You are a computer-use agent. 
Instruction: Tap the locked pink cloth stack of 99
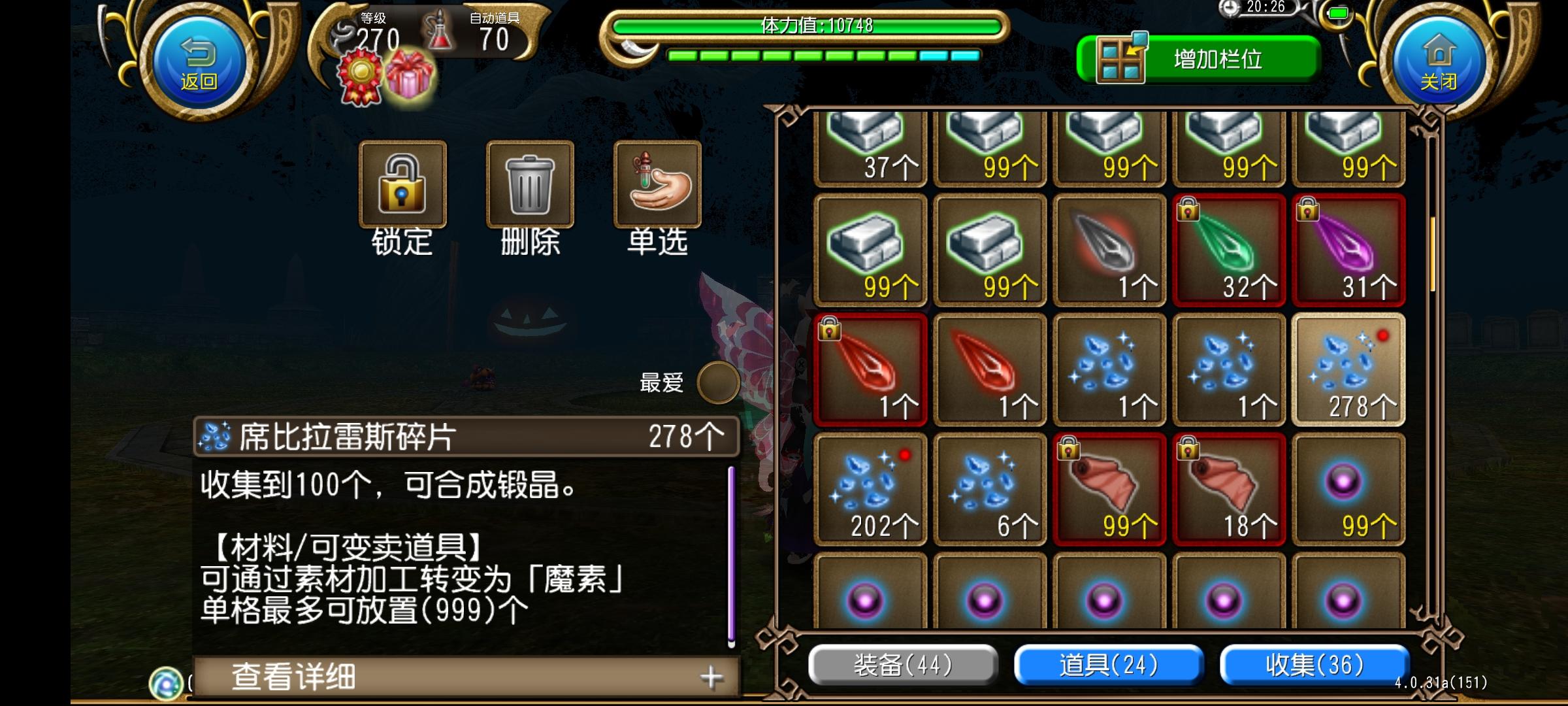pyautogui.click(x=1109, y=487)
